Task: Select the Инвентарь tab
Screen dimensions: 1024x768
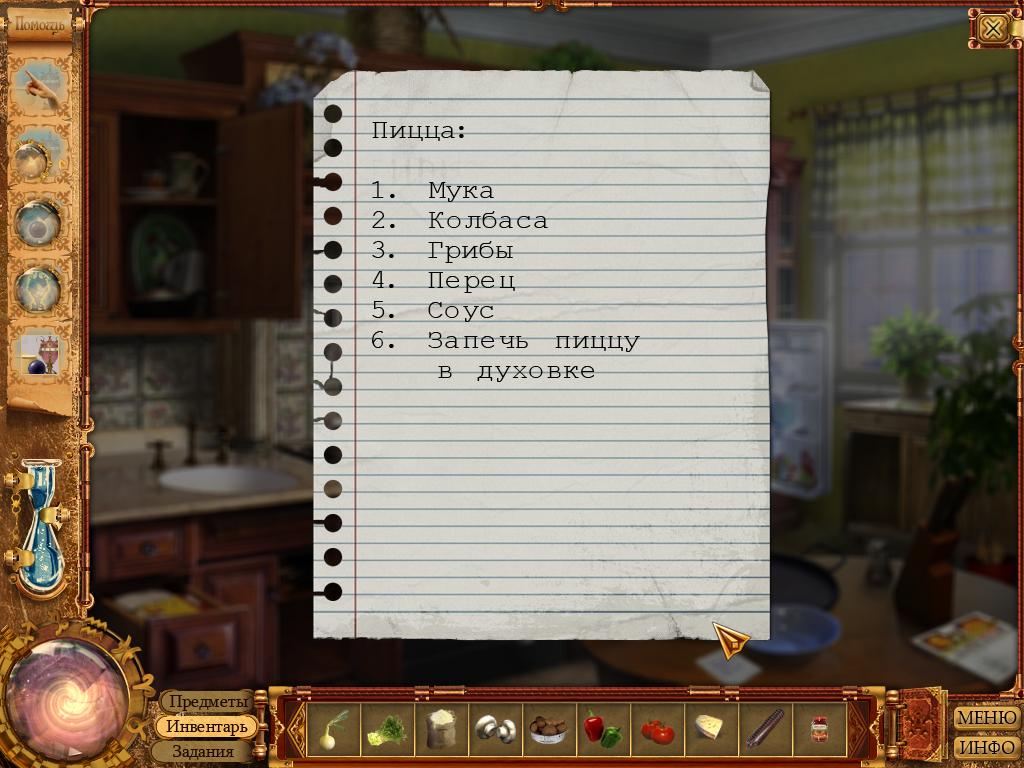Action: coord(207,727)
